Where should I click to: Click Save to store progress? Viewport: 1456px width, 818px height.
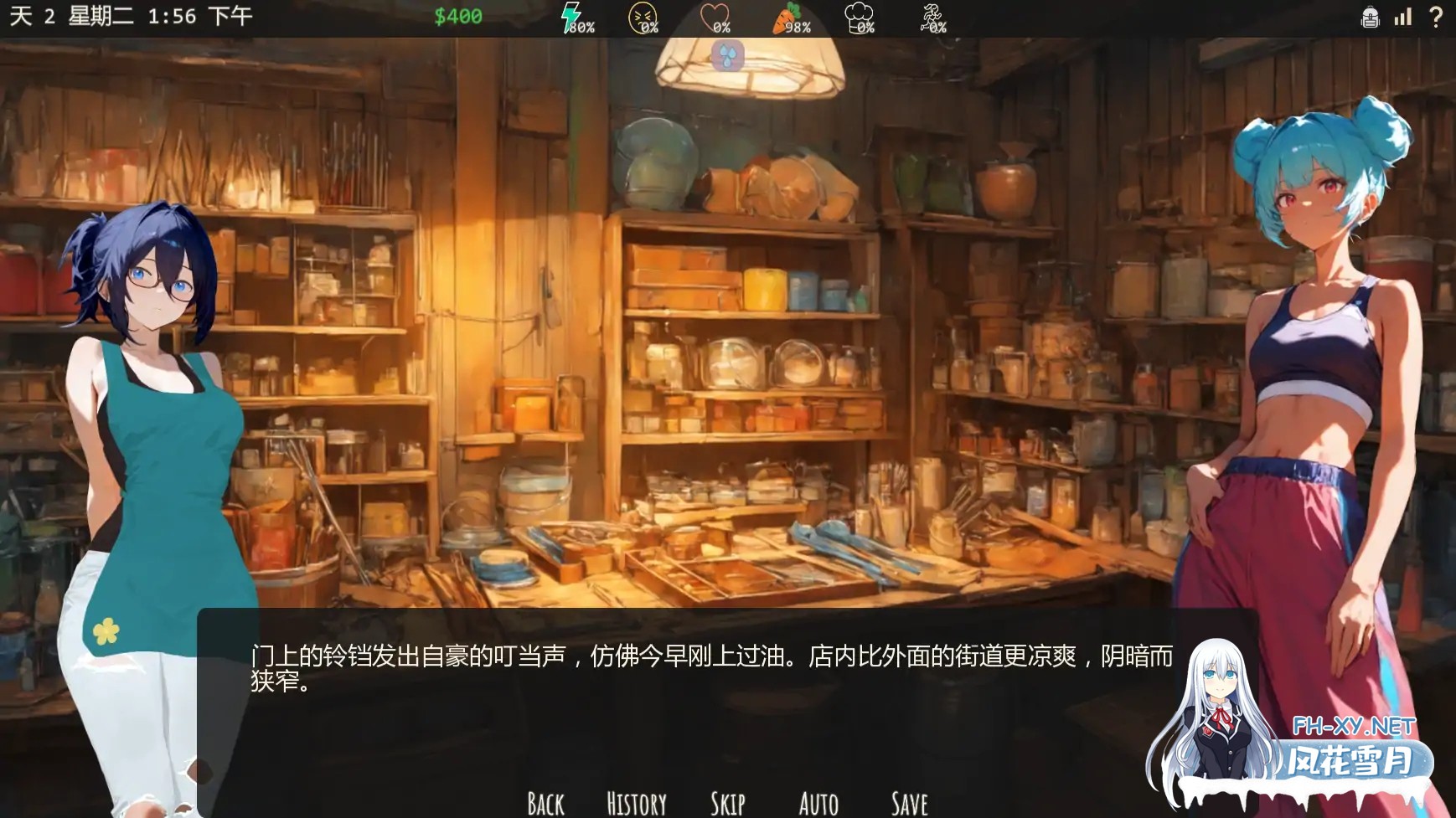tap(908, 802)
